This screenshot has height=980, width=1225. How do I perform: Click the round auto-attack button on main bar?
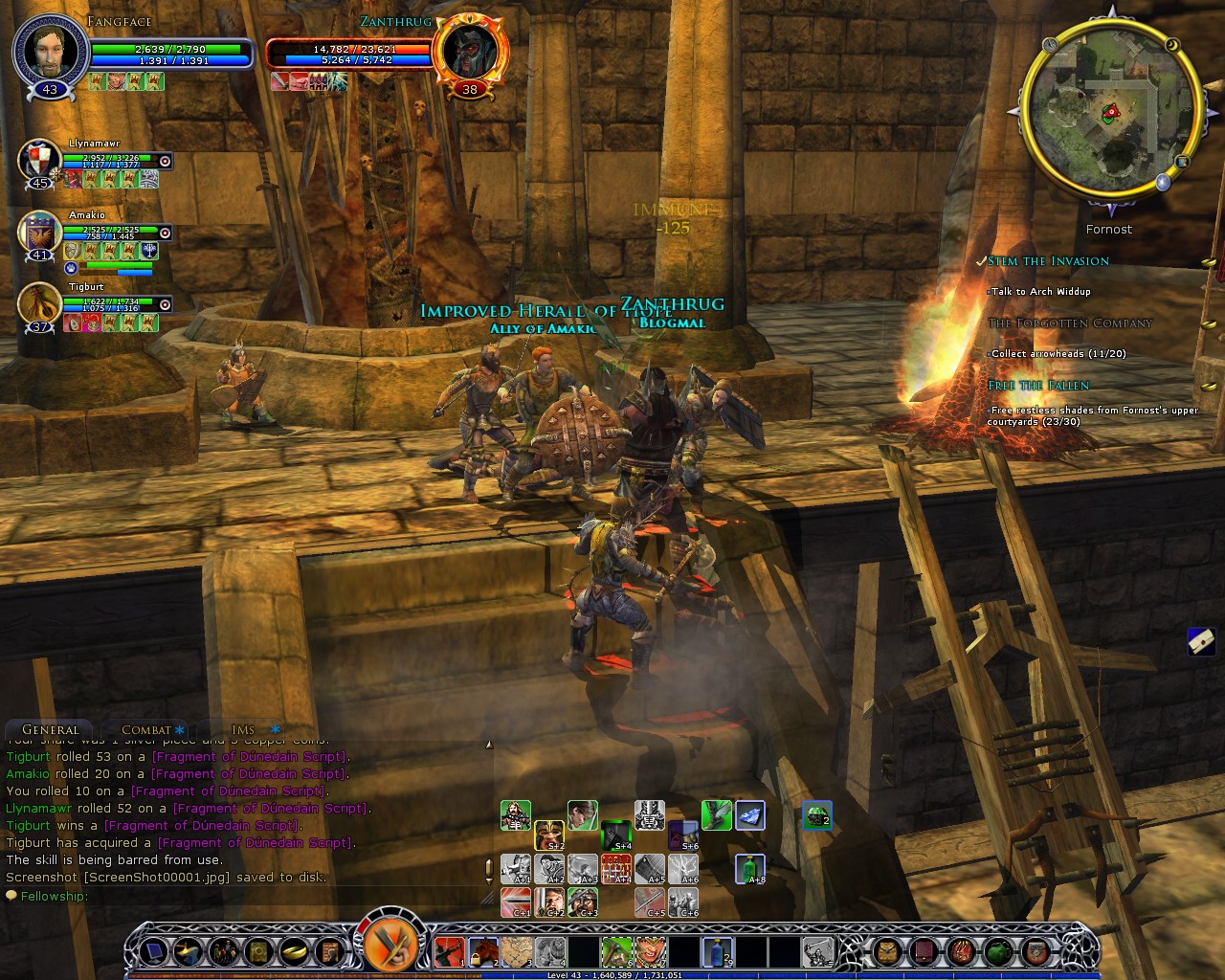click(x=390, y=947)
